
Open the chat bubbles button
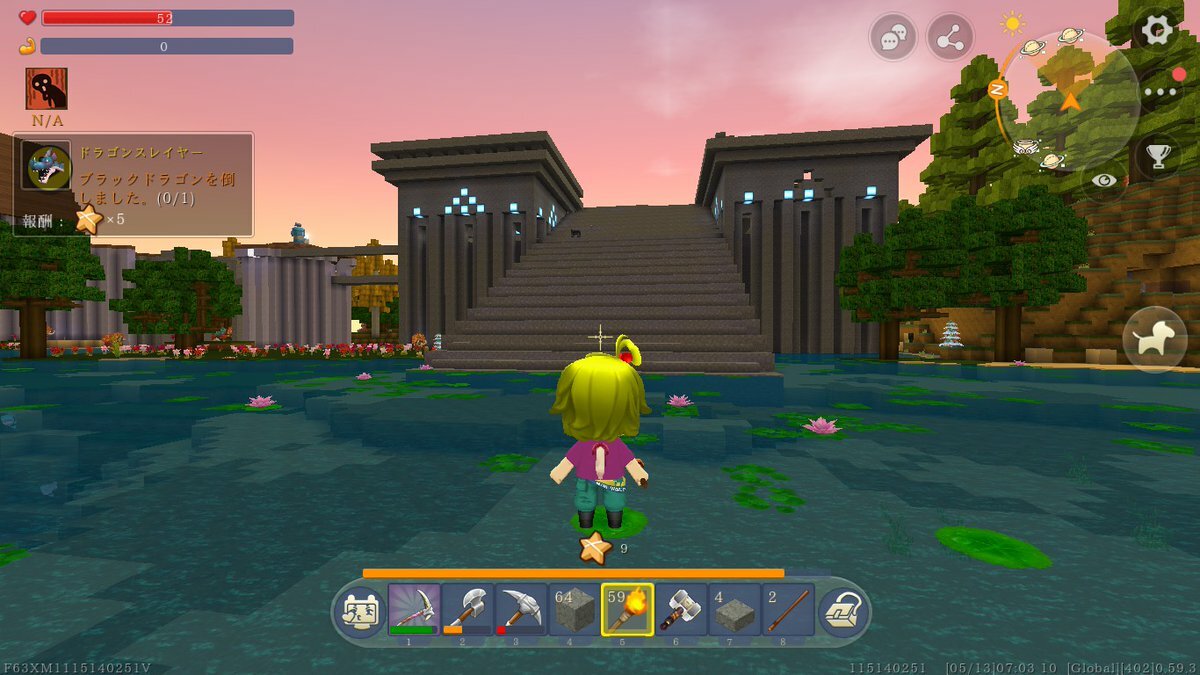pyautogui.click(x=893, y=39)
